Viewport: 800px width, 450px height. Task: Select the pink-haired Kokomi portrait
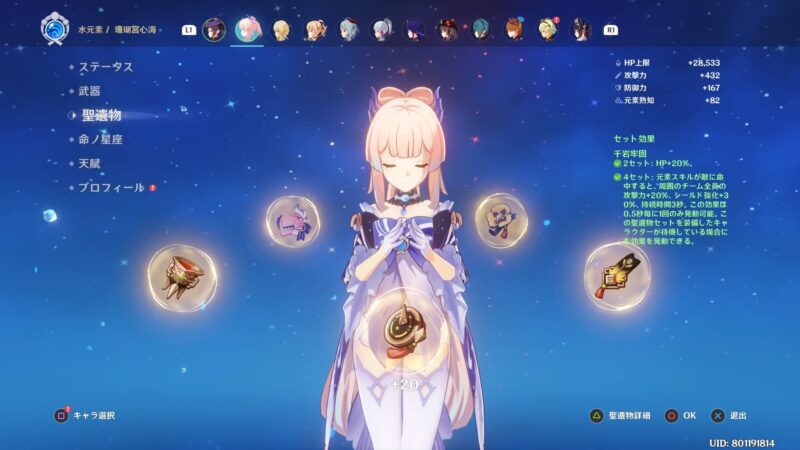(248, 29)
